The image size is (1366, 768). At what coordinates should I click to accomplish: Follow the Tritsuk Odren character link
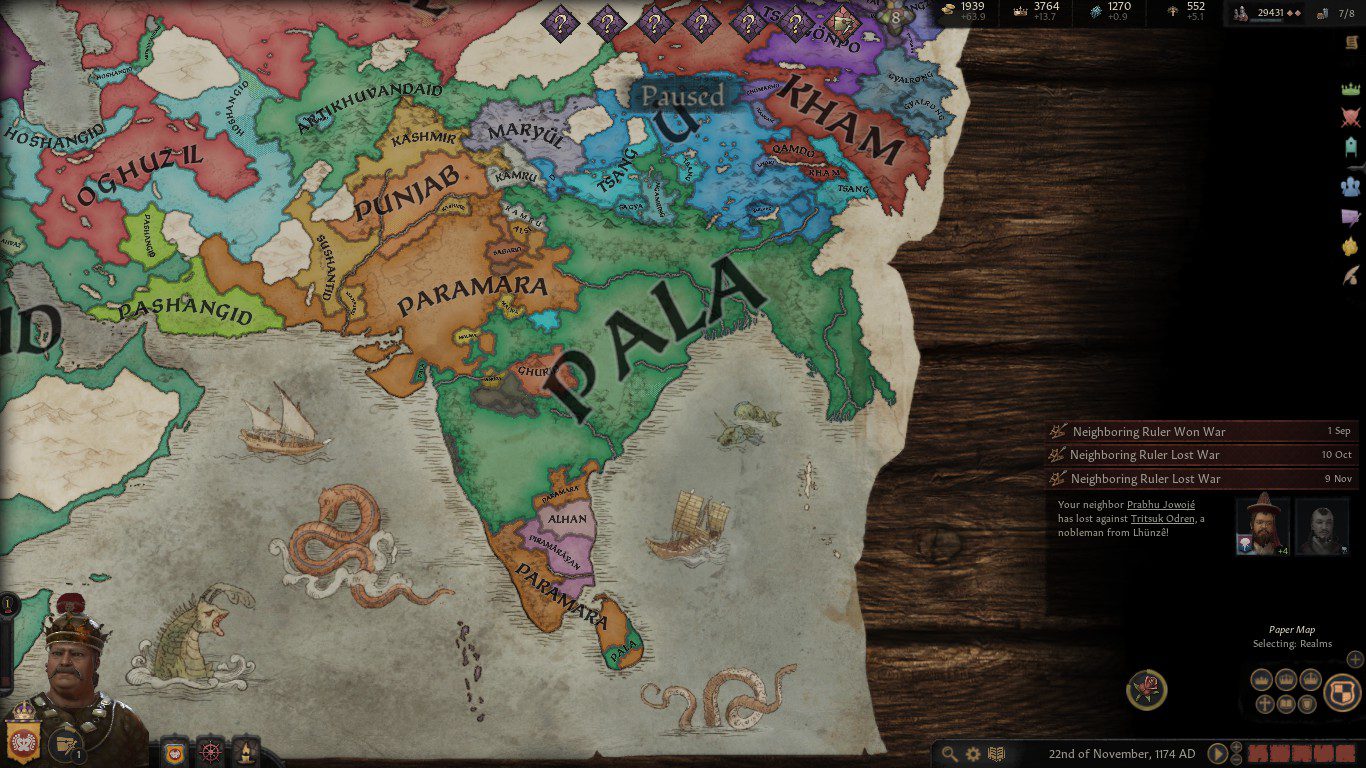tap(1162, 519)
